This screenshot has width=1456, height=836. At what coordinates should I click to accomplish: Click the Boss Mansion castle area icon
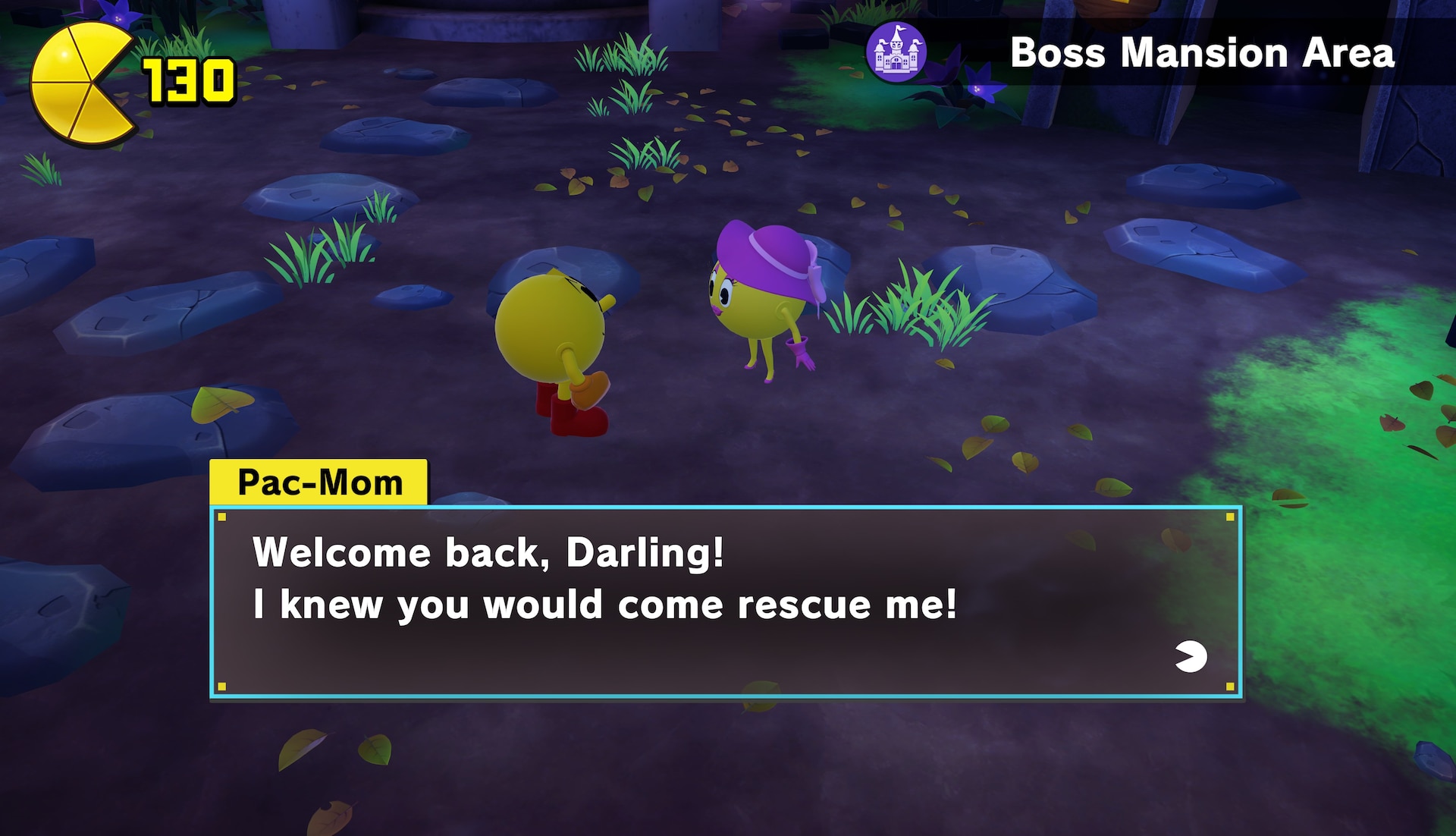point(896,52)
